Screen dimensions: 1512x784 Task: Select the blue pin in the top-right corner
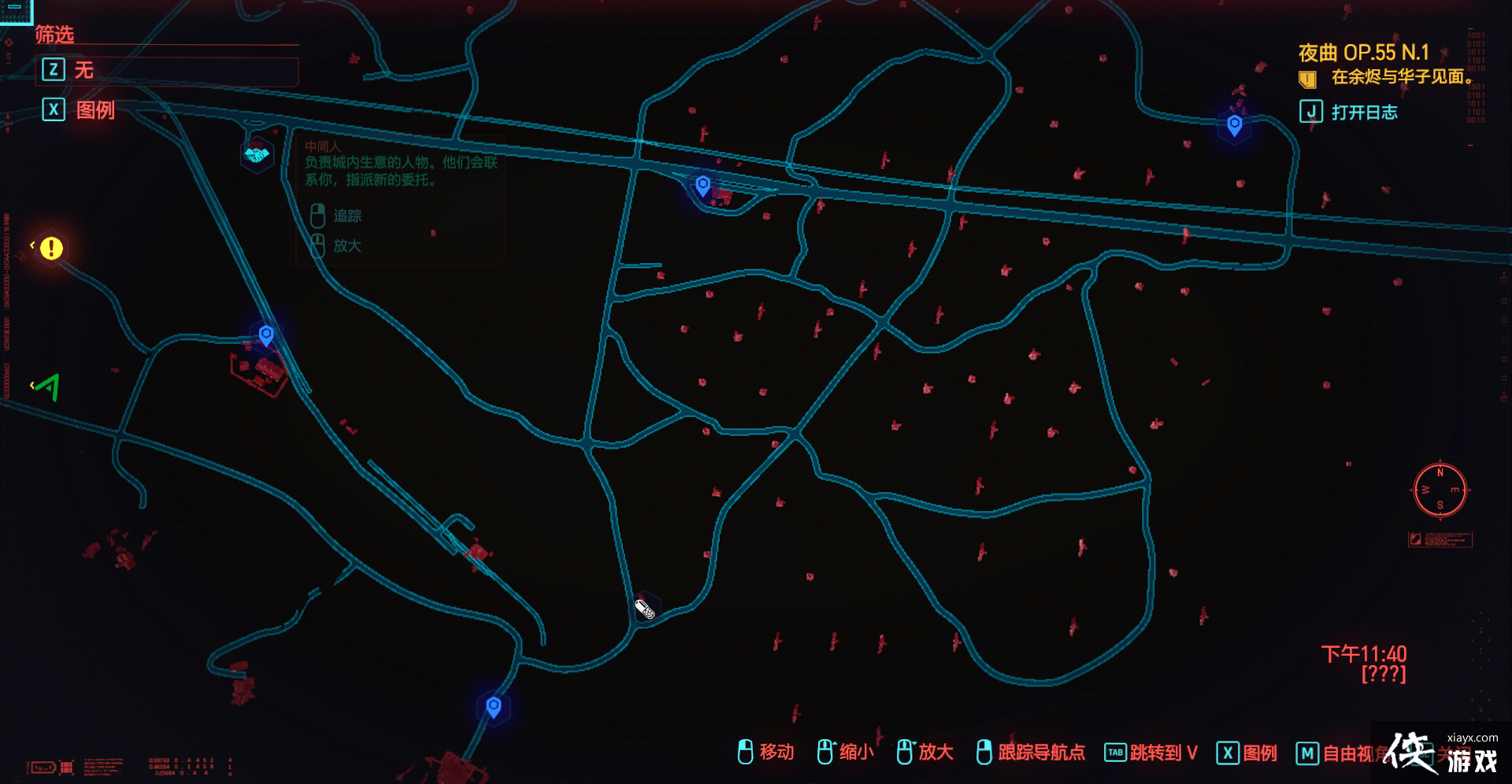coord(1233,124)
